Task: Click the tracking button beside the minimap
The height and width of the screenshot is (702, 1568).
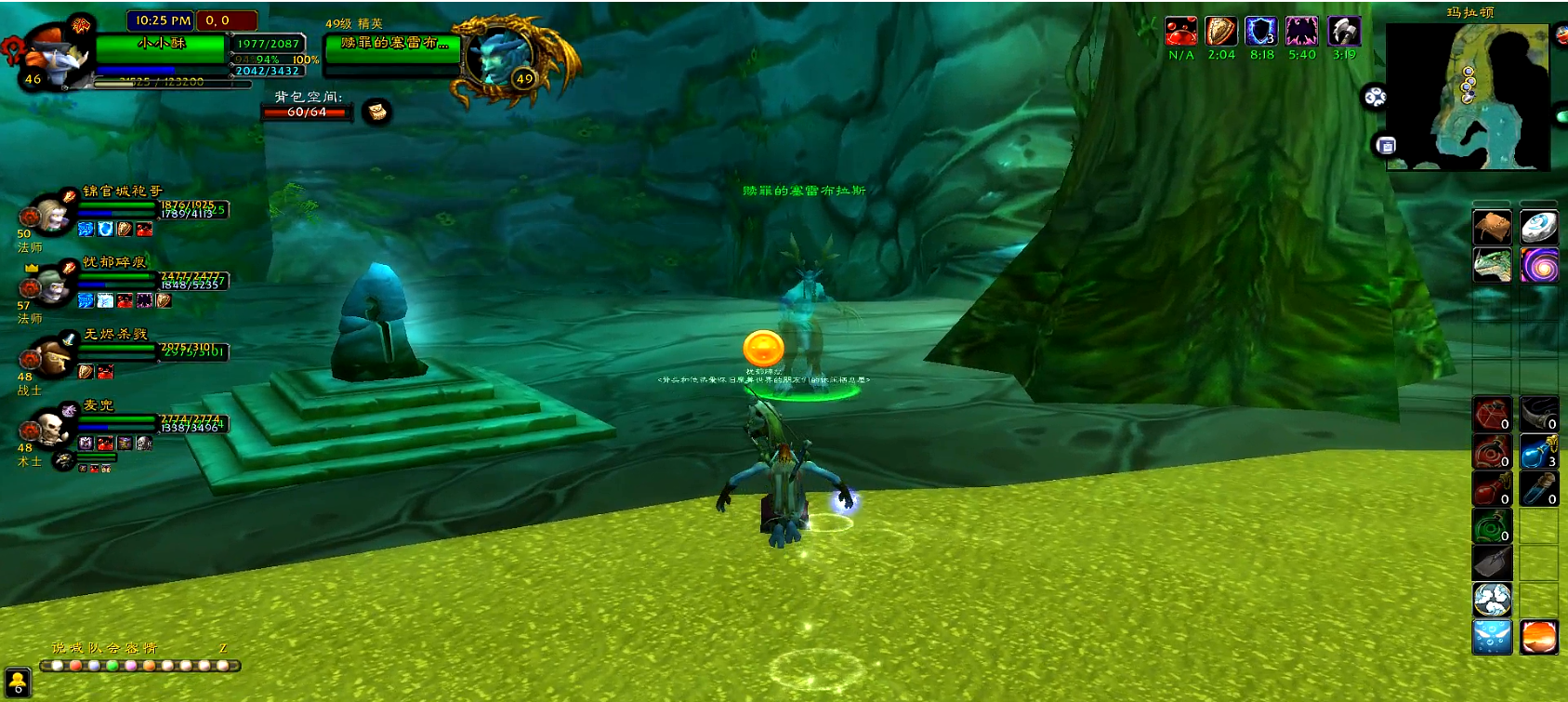Action: 1375,97
